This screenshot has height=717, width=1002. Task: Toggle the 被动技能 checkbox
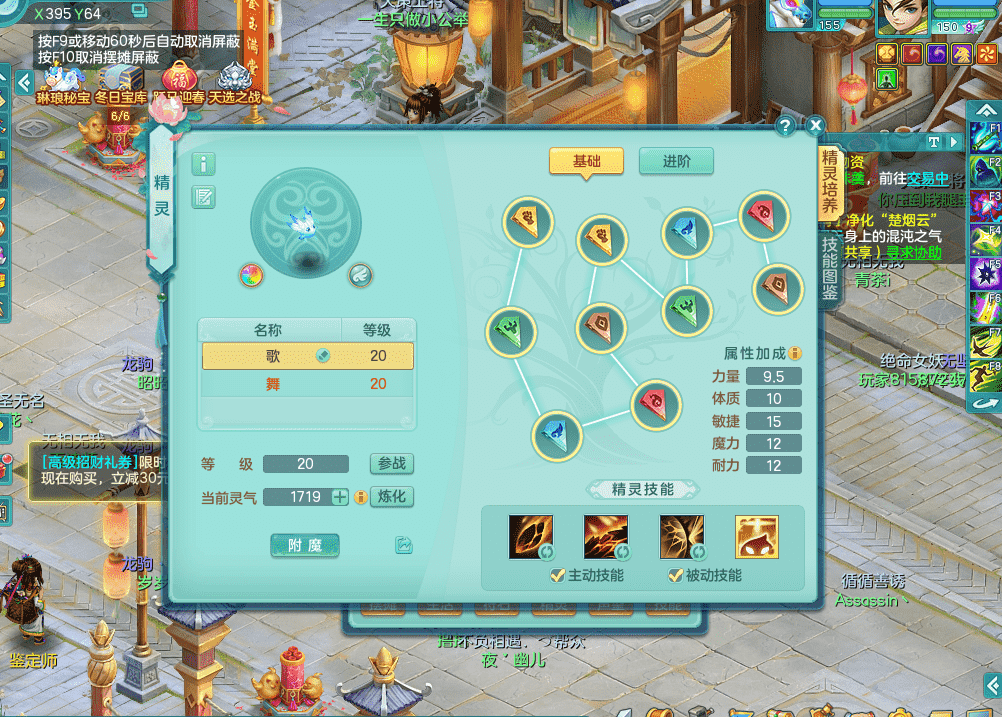pos(676,575)
